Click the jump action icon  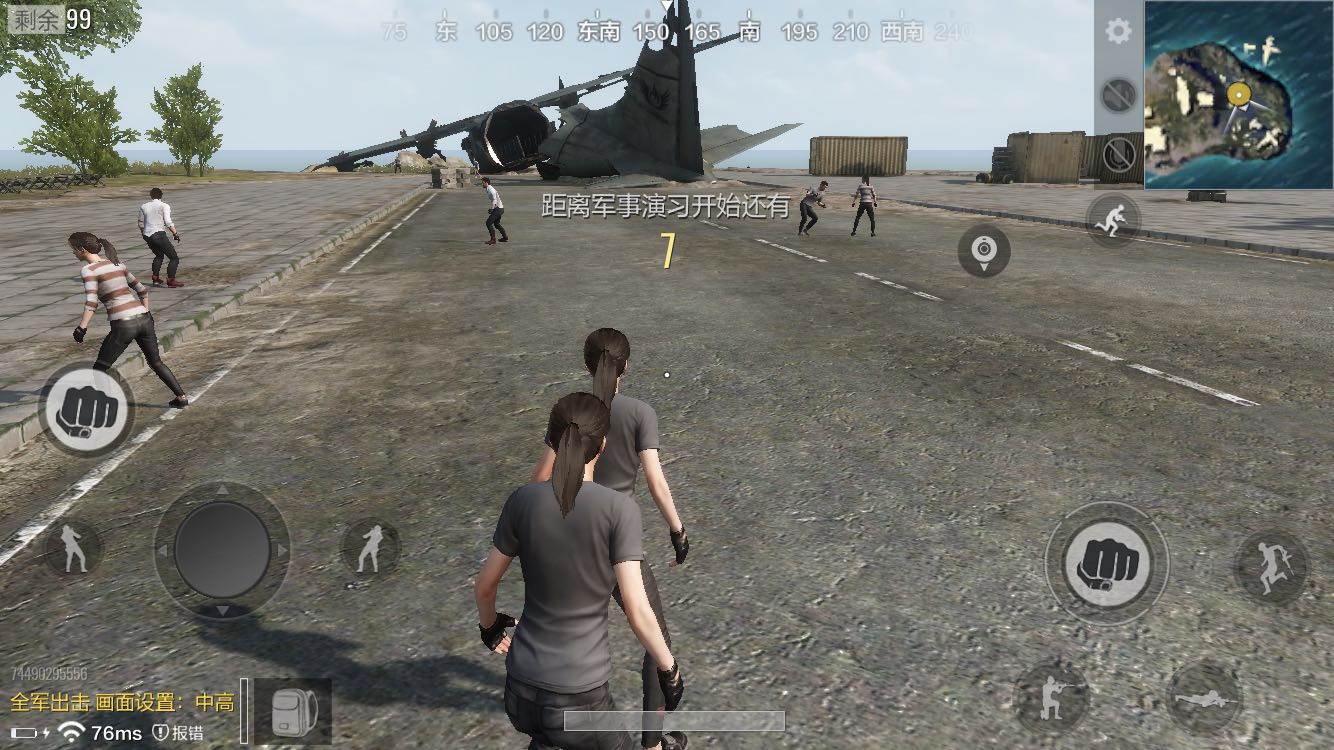point(1271,567)
